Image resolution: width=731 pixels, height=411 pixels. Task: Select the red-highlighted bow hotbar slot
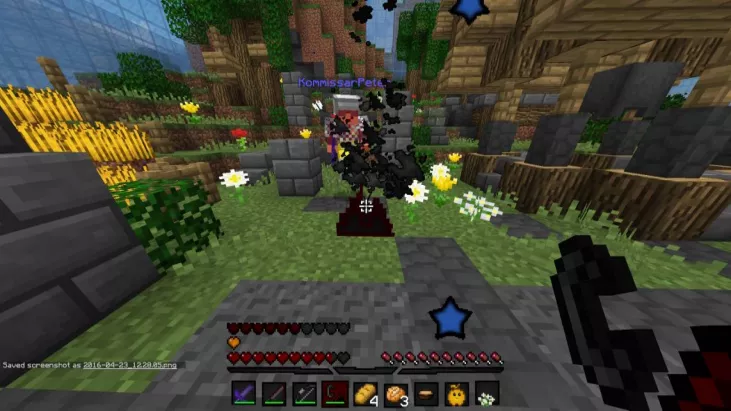(x=336, y=393)
